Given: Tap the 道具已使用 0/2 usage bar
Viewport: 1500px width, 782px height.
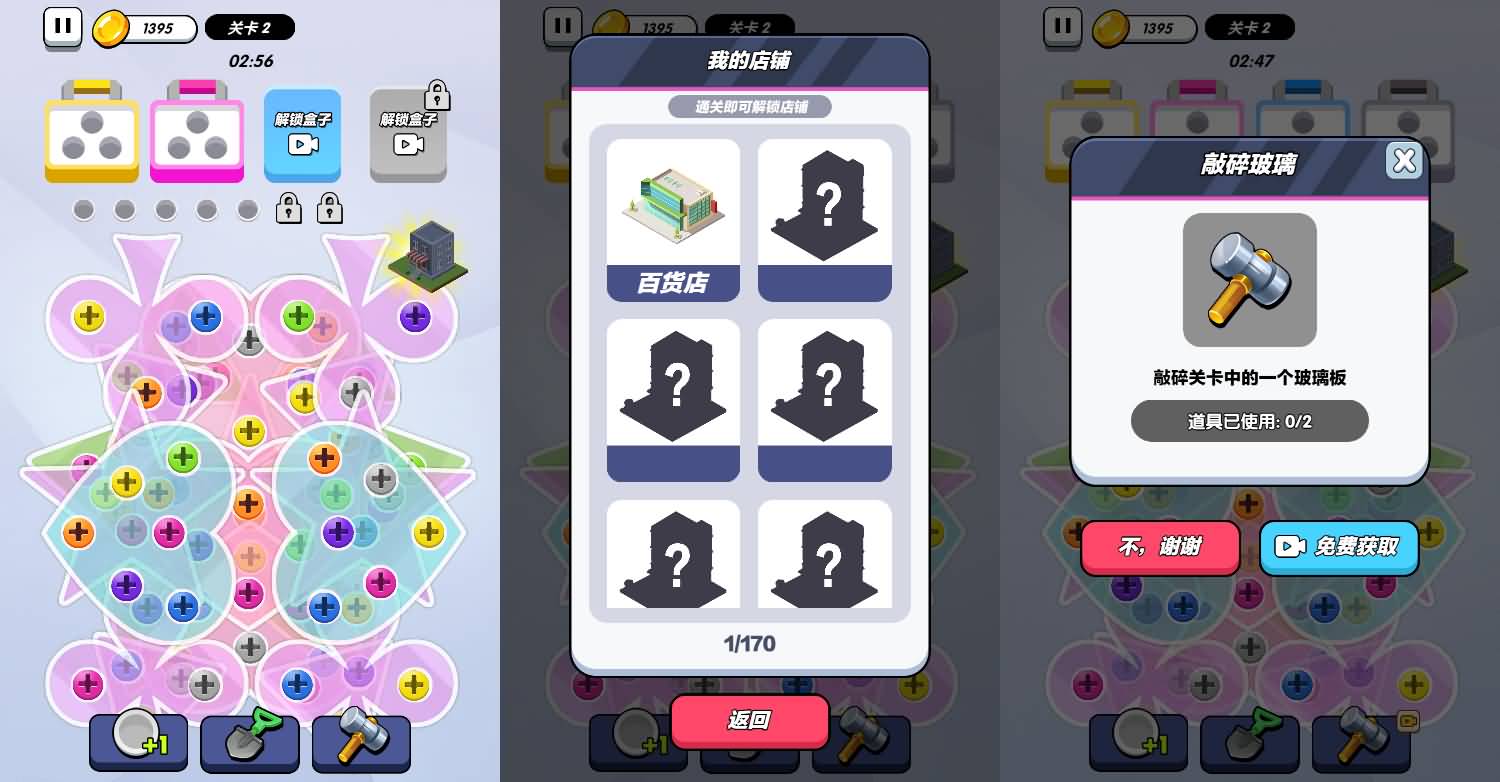Looking at the screenshot, I should 1249,421.
